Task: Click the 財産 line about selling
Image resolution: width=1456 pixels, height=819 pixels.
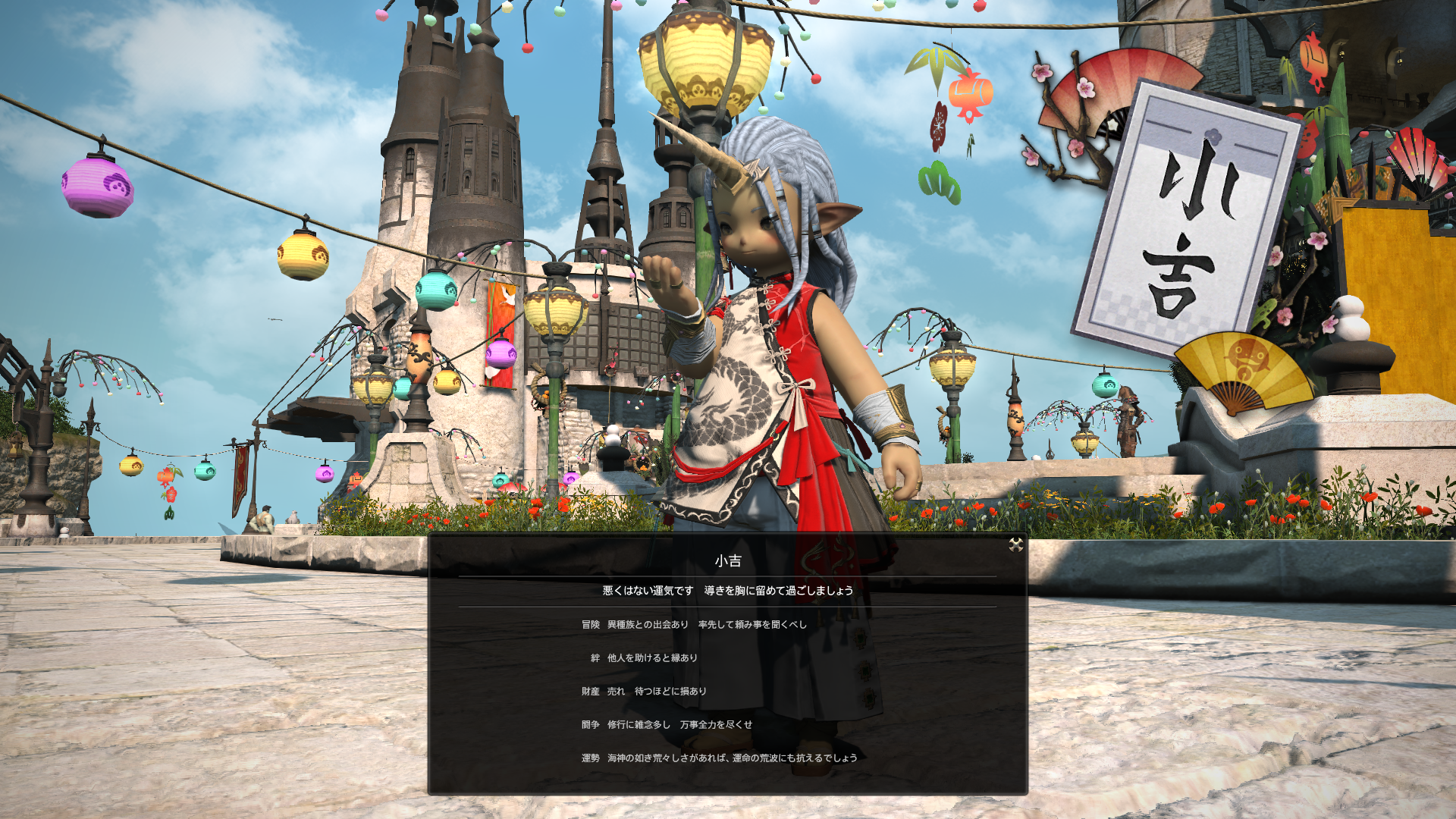Action: [x=643, y=691]
